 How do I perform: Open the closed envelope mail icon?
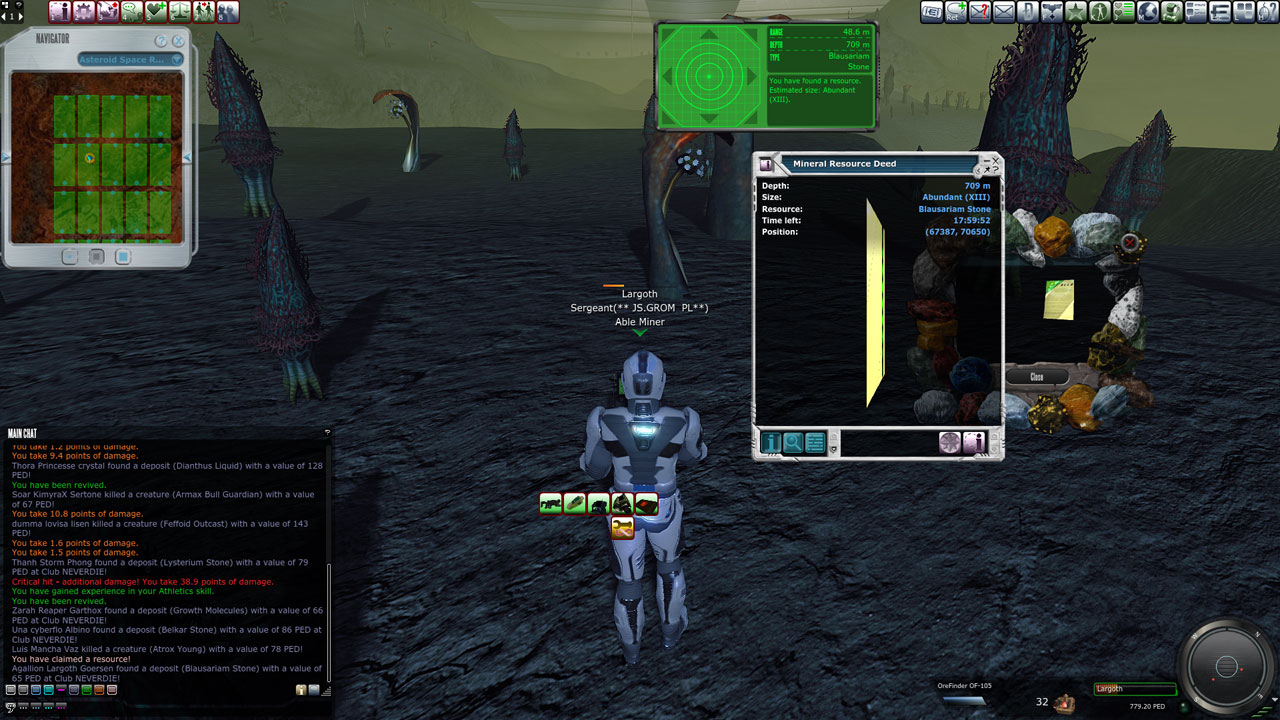coord(1003,12)
